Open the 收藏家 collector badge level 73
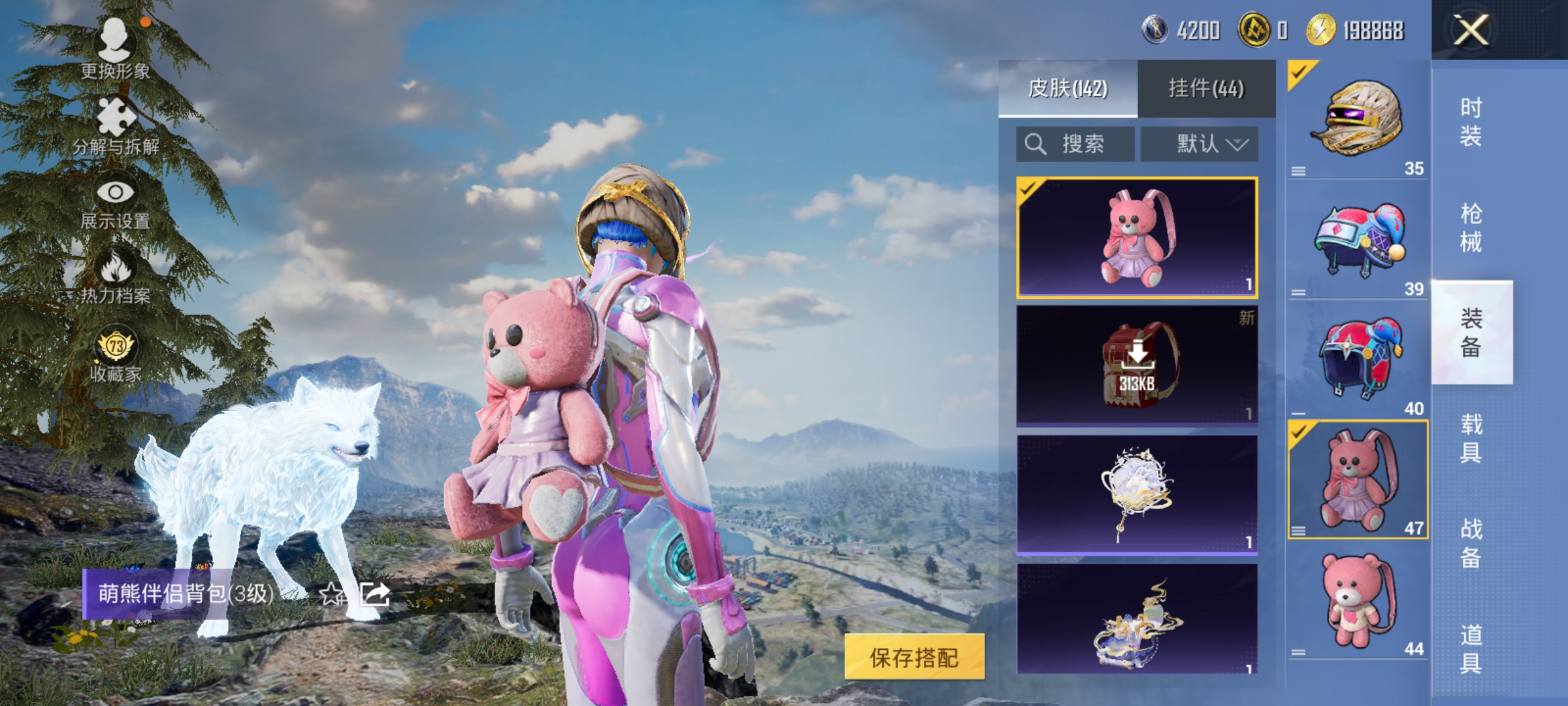This screenshot has height=706, width=1568. [x=116, y=356]
